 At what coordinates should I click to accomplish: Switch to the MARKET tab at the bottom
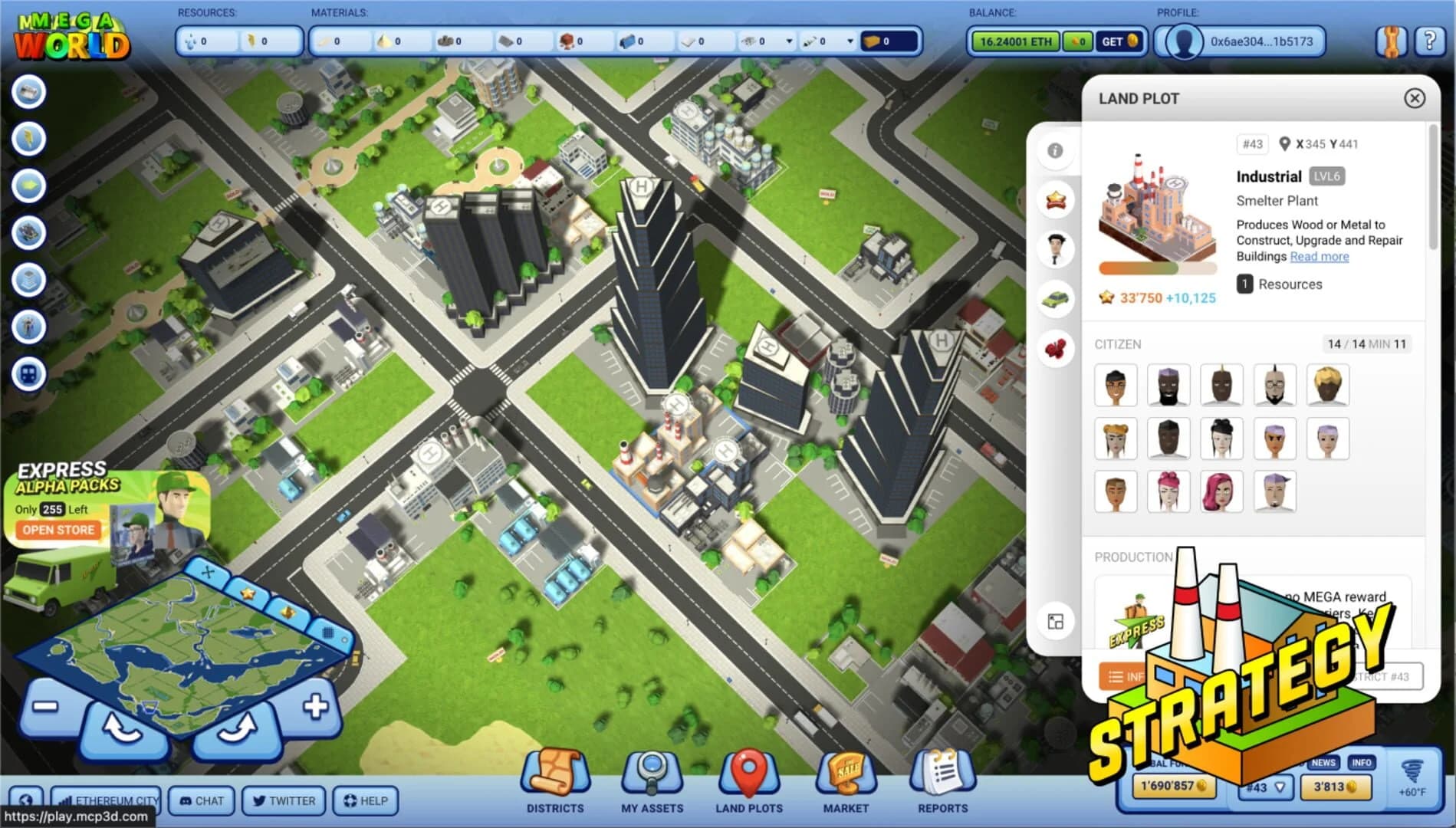click(845, 782)
